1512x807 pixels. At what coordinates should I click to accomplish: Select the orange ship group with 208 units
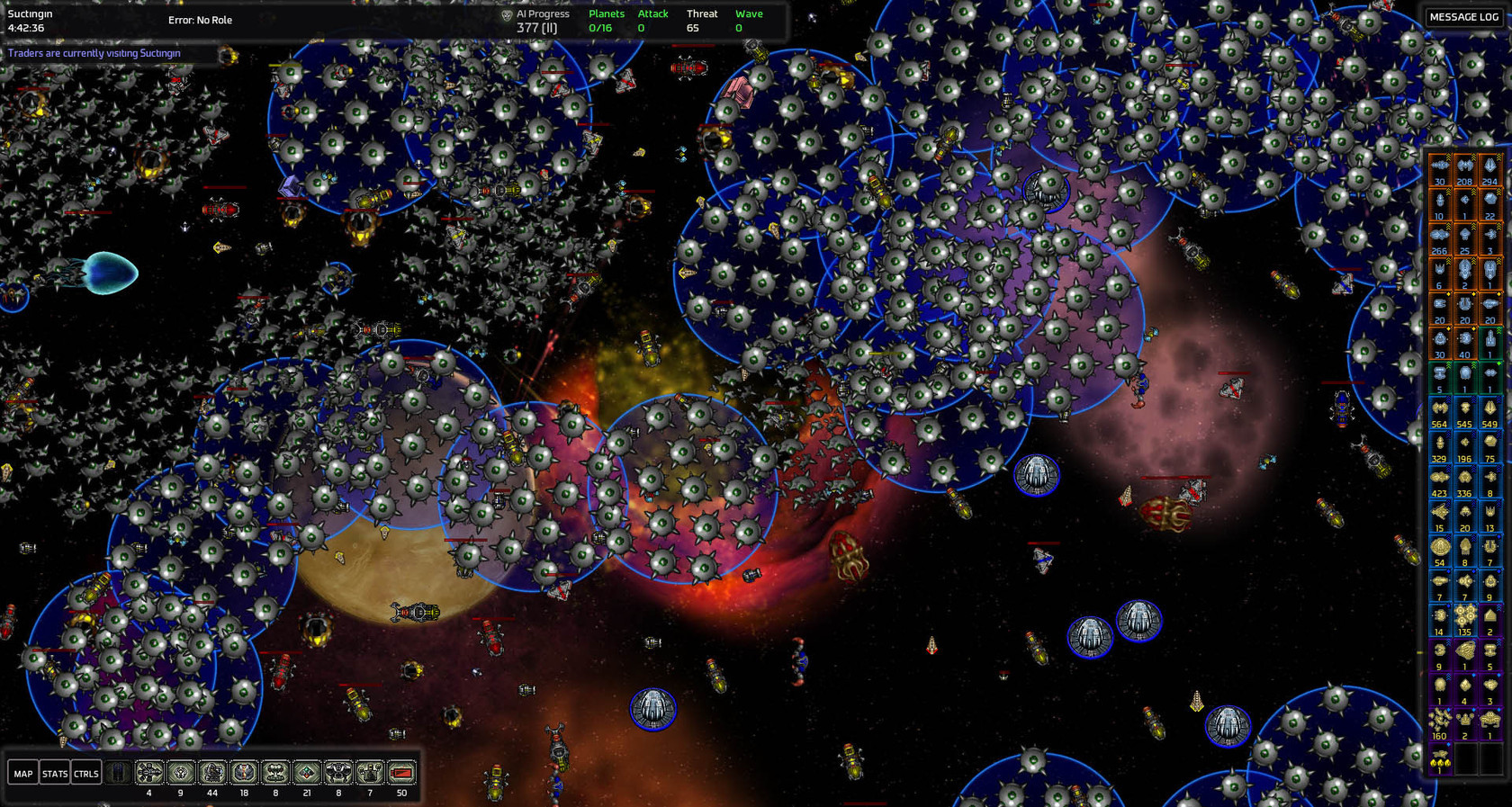click(x=1465, y=167)
